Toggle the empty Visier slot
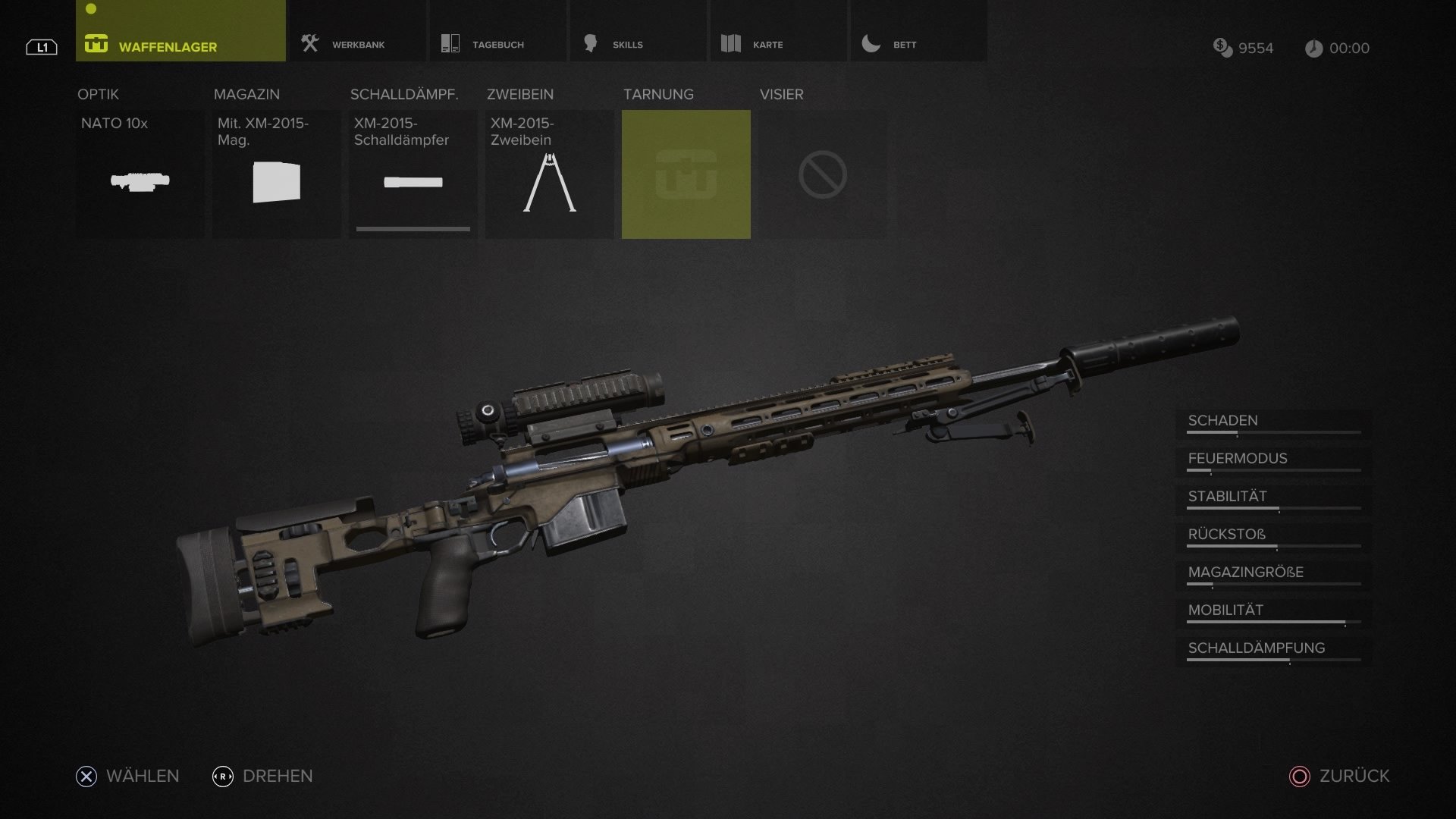The width and height of the screenshot is (1456, 819). point(823,173)
